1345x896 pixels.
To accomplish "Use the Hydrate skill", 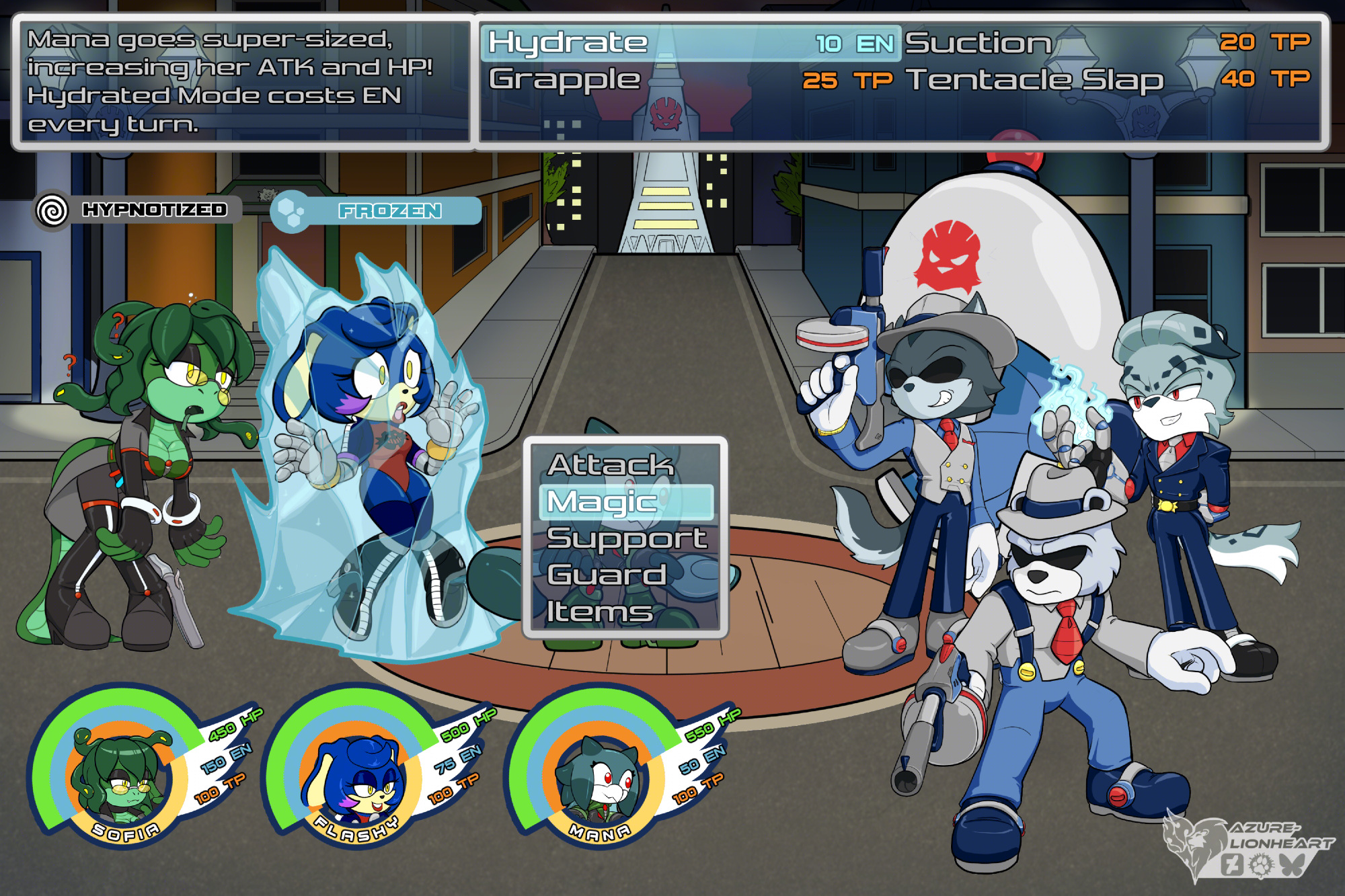I will coord(690,43).
